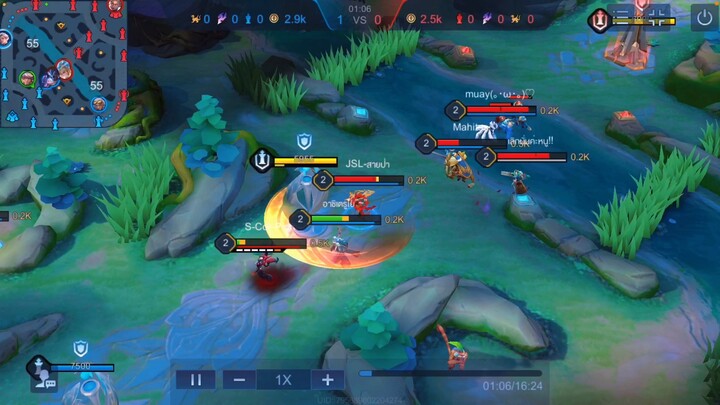This screenshot has width=720, height=405.
Task: Decrease replay speed with the minus button
Action: 239,379
